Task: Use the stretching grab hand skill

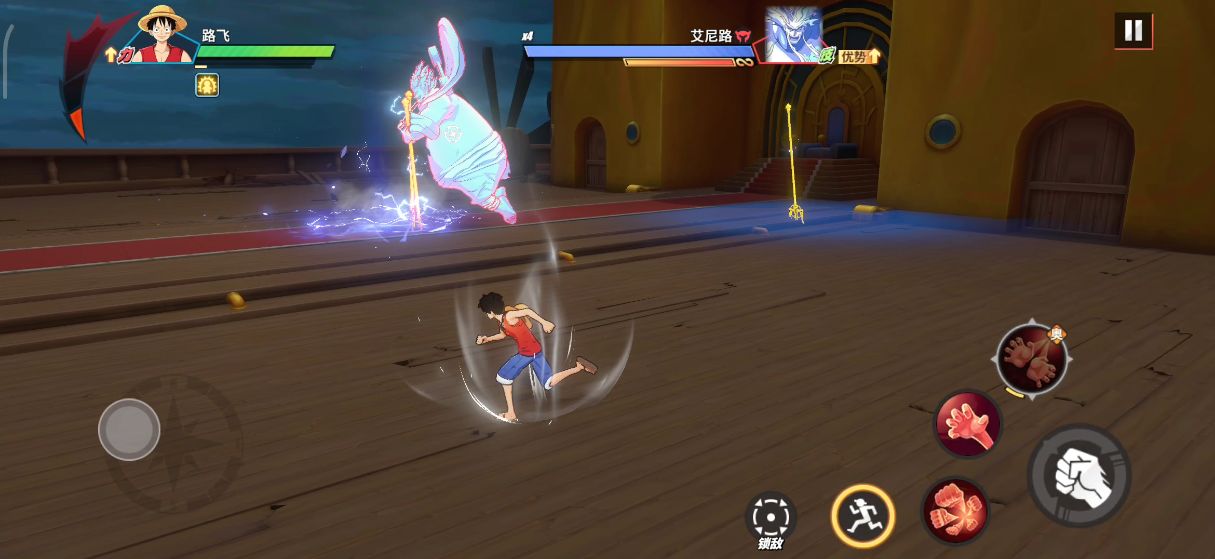Action: coord(968,423)
